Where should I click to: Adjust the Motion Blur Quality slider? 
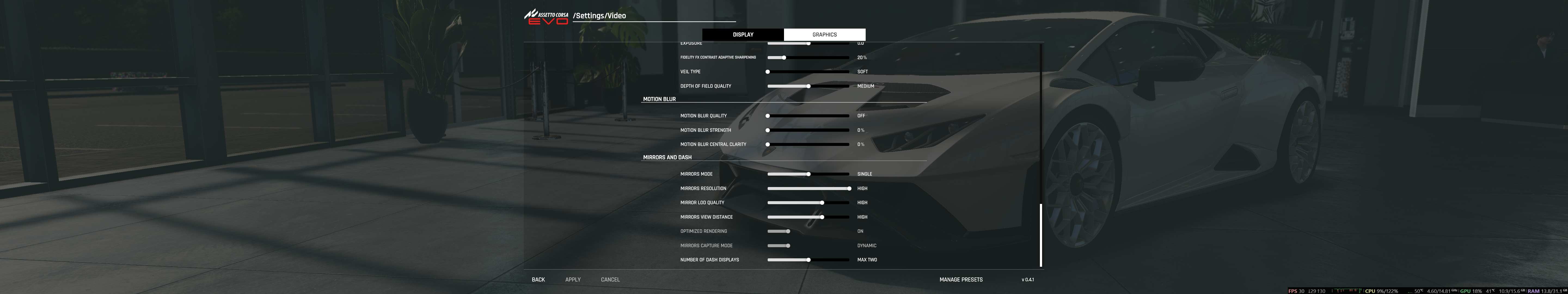(768, 116)
